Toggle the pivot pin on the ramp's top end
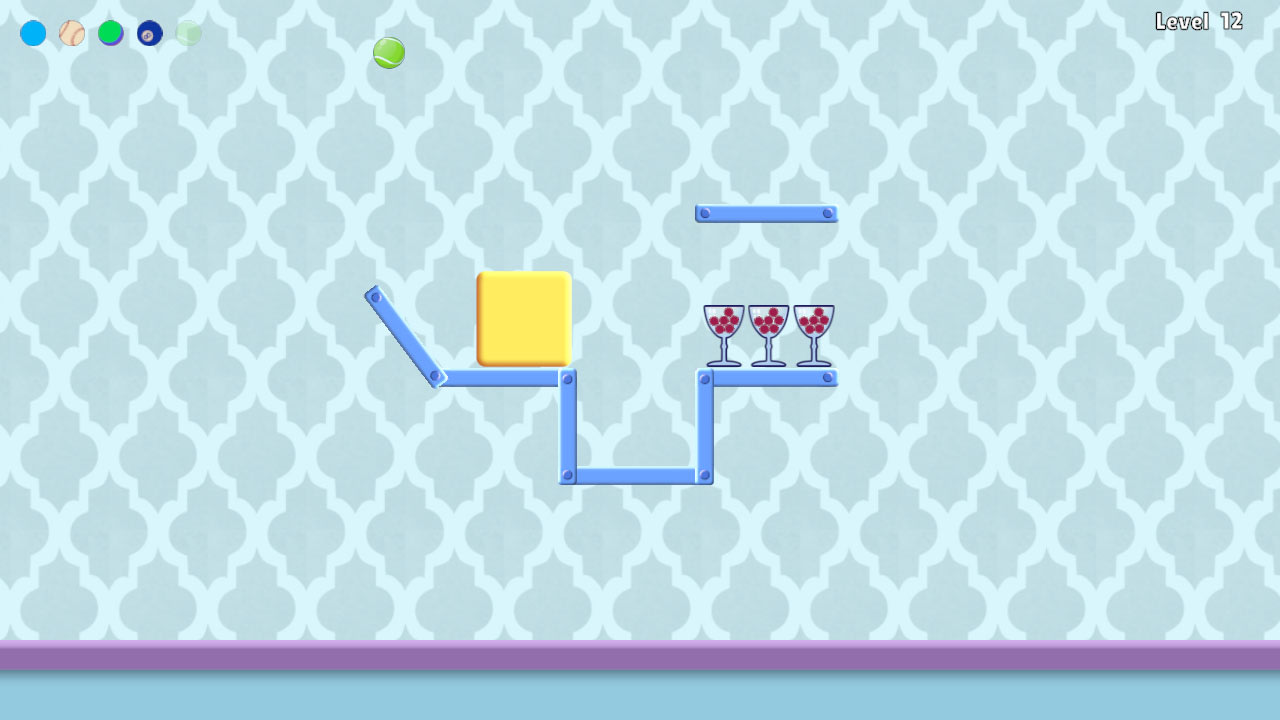Image resolution: width=1280 pixels, height=720 pixels. [373, 296]
